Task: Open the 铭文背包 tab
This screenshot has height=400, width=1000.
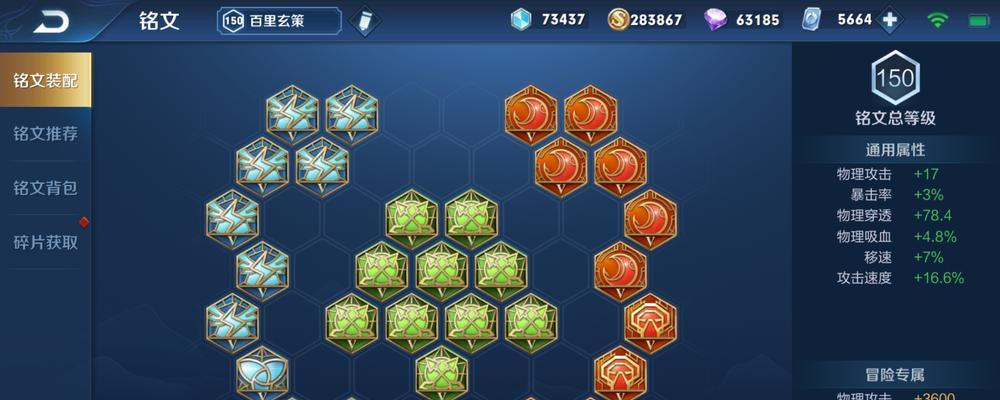Action: [x=45, y=188]
